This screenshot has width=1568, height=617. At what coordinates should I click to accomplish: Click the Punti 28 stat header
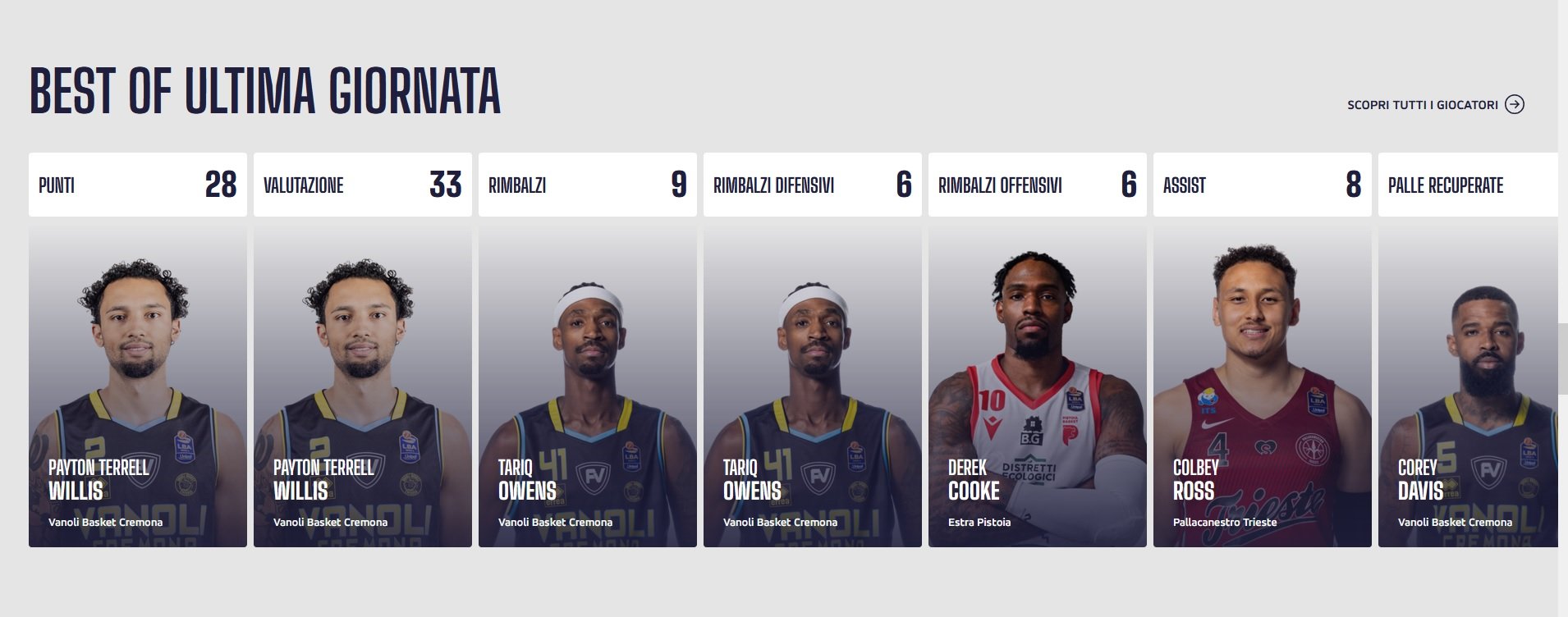point(138,185)
